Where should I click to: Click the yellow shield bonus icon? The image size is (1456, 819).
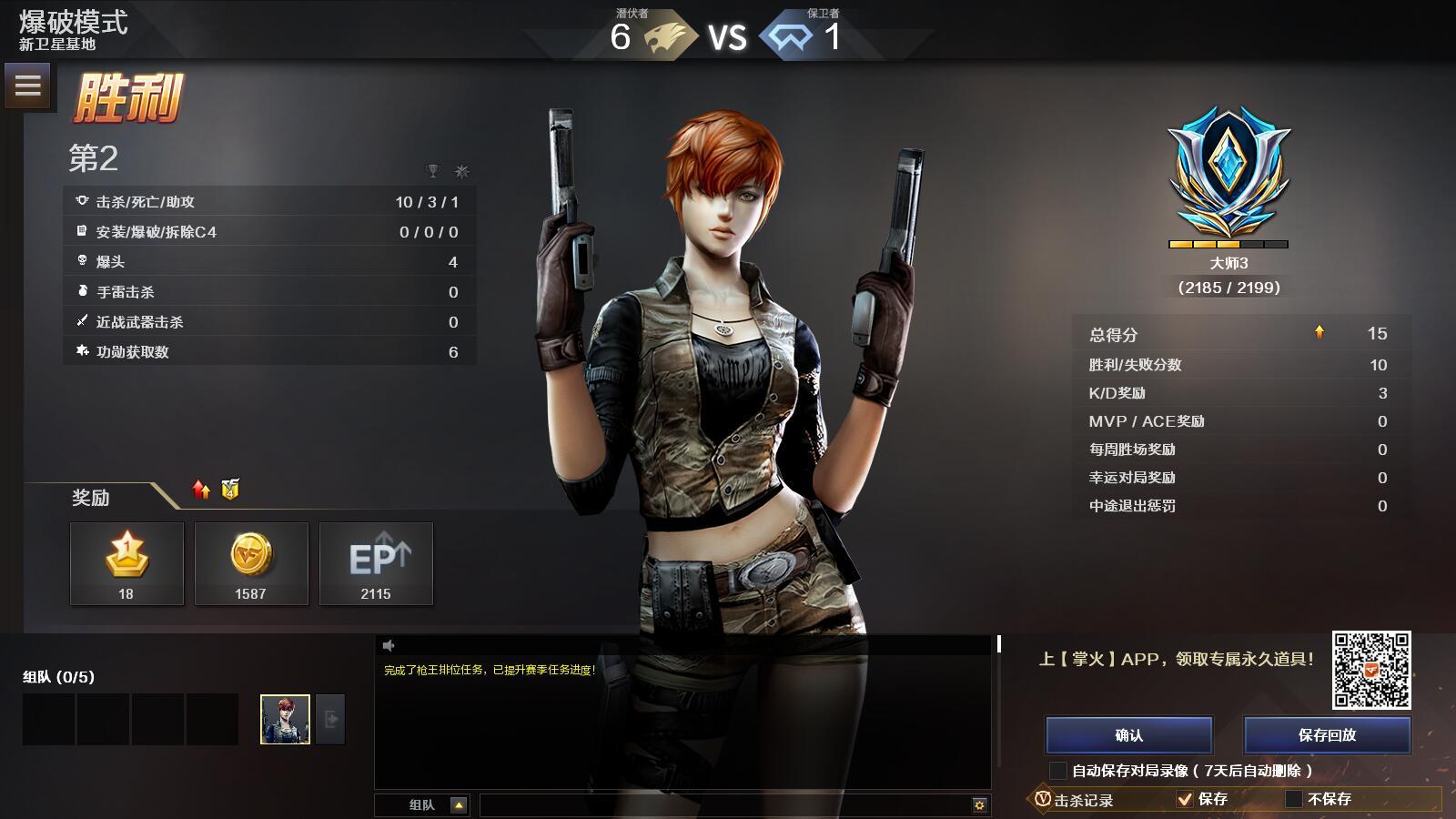[230, 489]
